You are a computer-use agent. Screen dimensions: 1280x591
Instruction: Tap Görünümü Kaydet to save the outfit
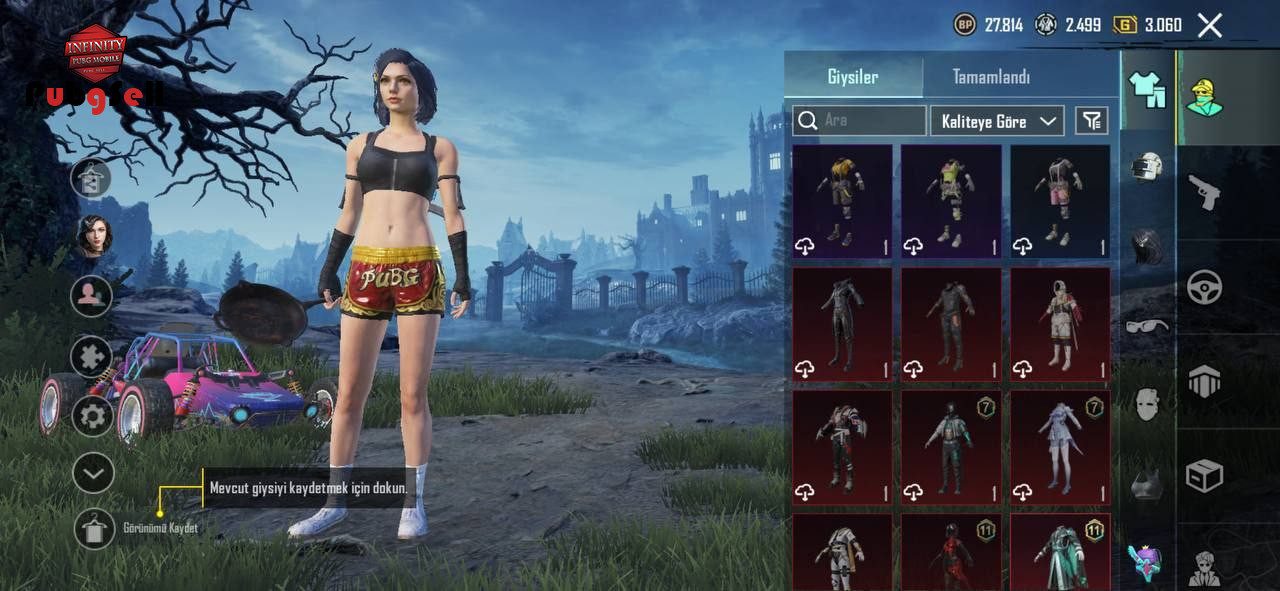[x=95, y=529]
